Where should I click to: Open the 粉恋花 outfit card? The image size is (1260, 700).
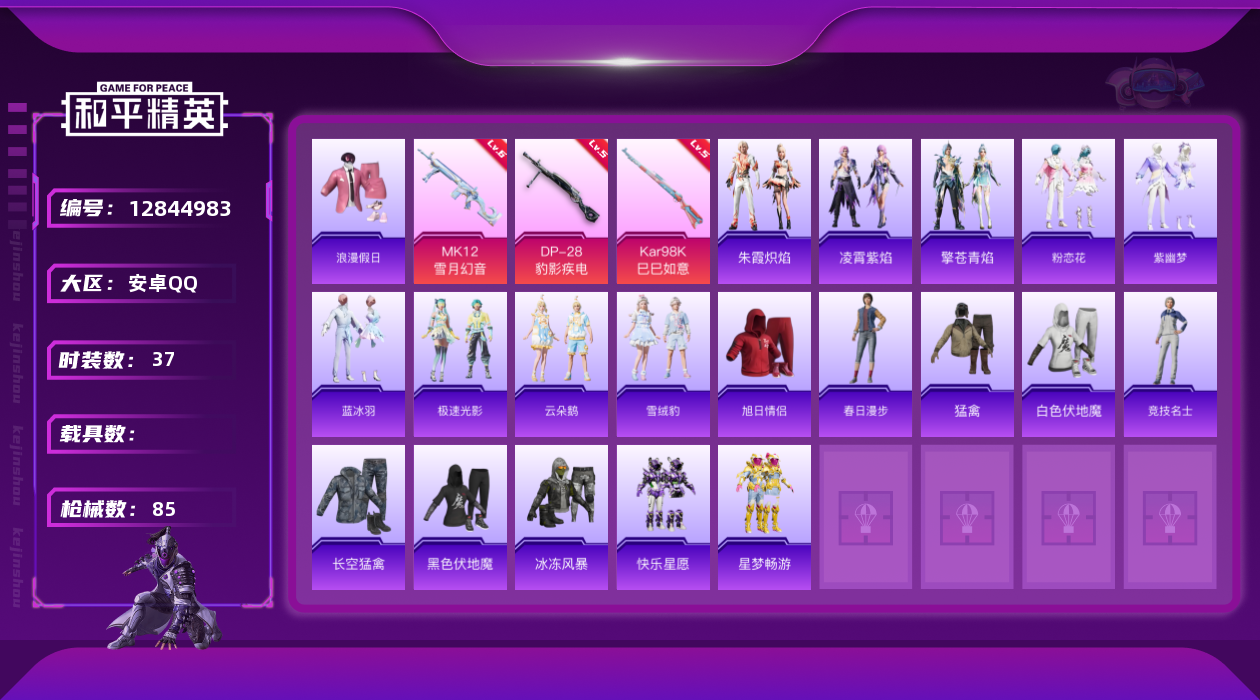(1068, 210)
